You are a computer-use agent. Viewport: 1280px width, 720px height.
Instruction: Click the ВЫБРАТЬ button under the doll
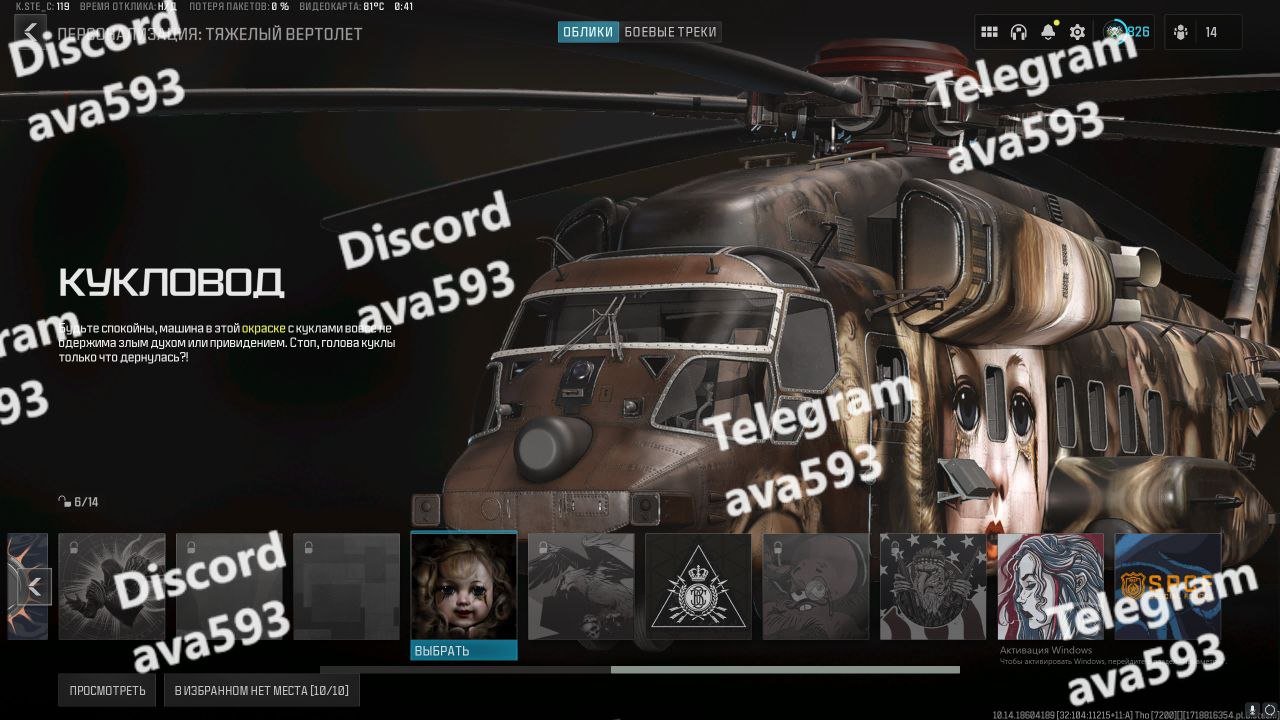[464, 651]
